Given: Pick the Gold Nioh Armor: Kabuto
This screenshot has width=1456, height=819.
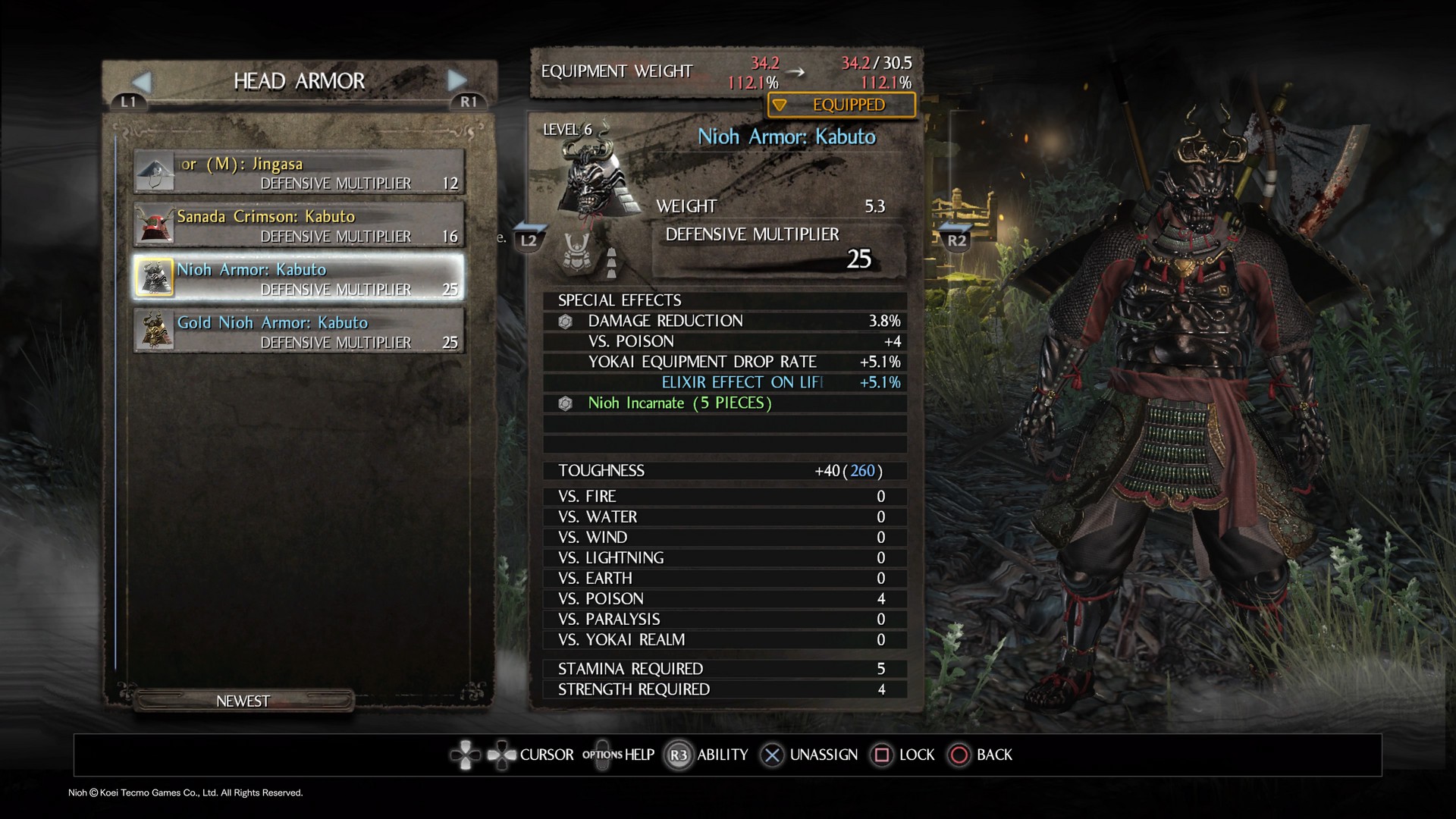Looking at the screenshot, I should click(299, 331).
